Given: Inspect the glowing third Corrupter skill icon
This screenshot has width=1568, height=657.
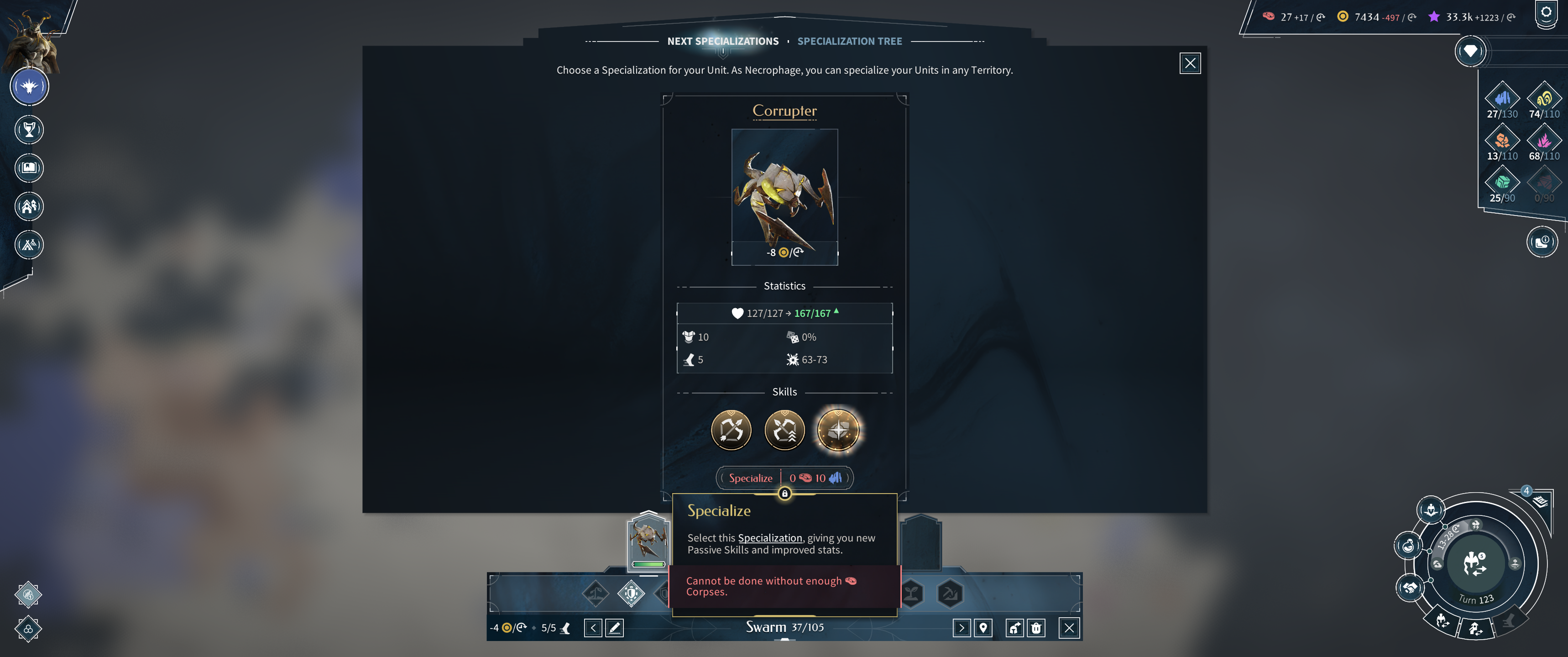Looking at the screenshot, I should tap(837, 431).
